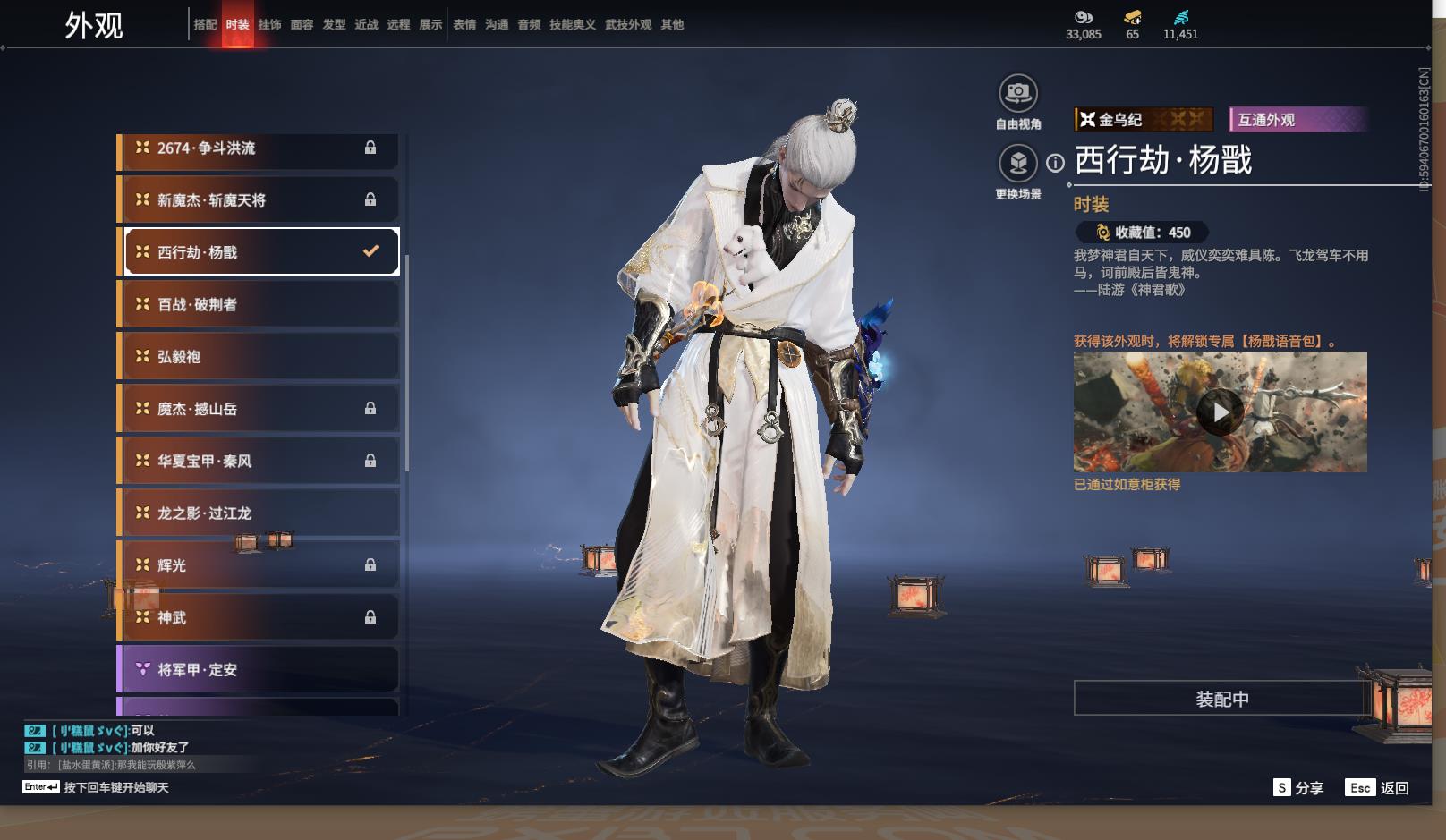Activate the 自由视角 camera icon
Viewport: 1446px width, 840px height.
(1017, 93)
